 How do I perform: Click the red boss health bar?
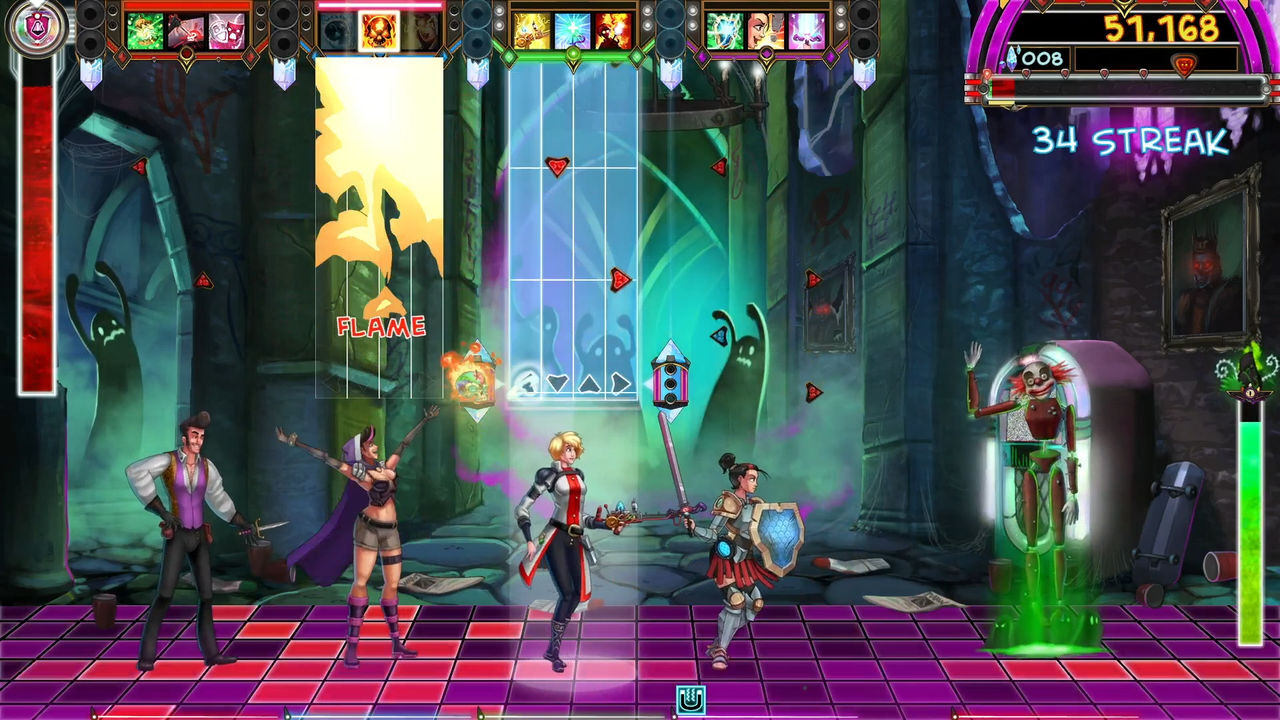[1005, 88]
